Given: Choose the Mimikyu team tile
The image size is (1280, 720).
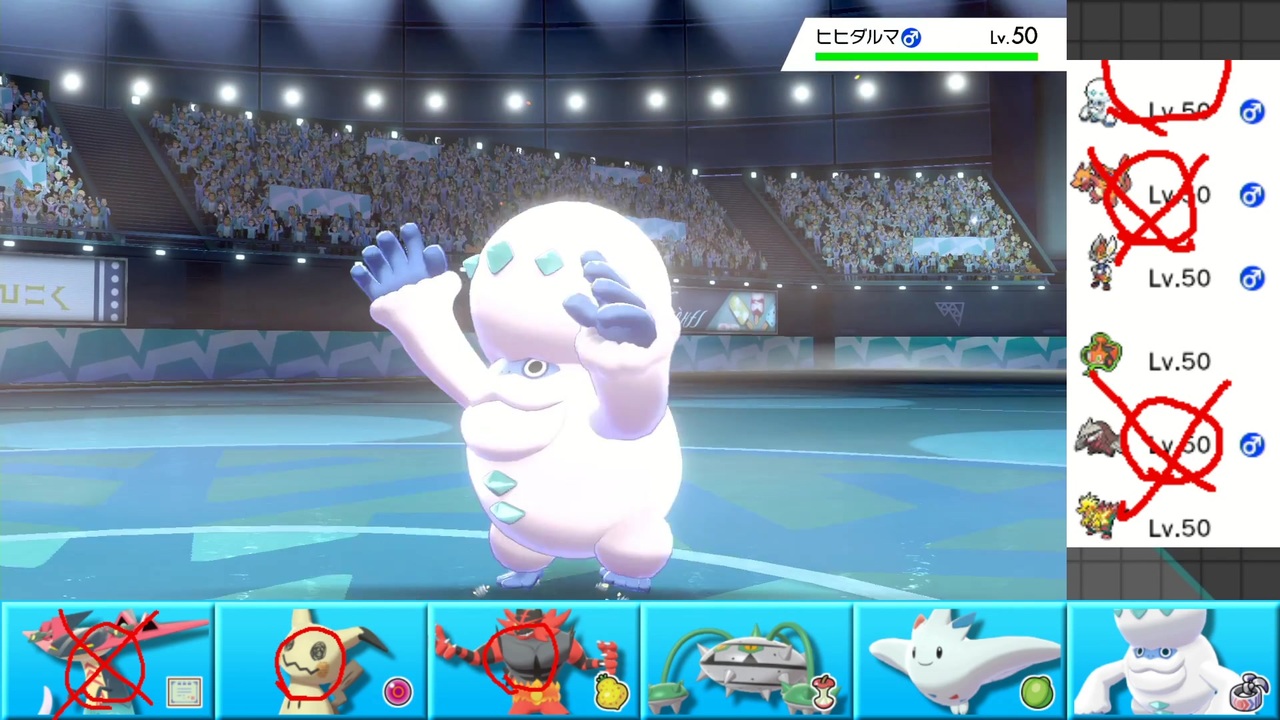Looking at the screenshot, I should tap(321, 662).
